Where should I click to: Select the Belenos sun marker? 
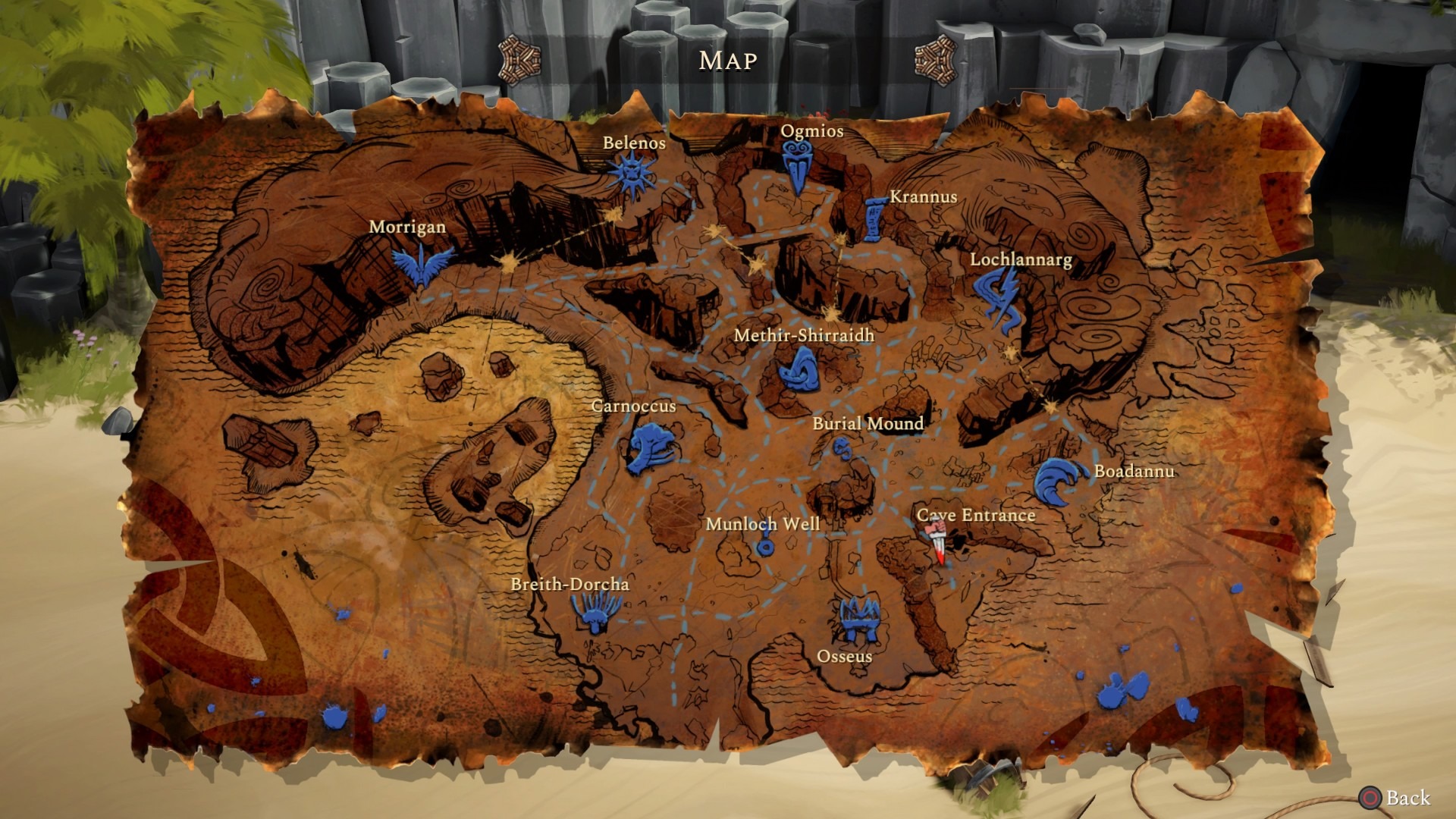point(631,175)
